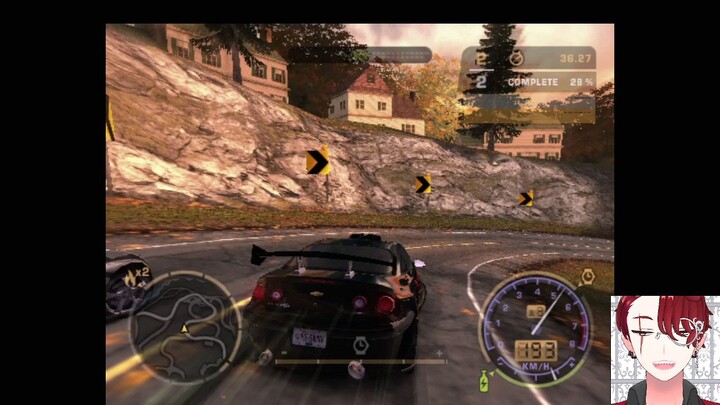The height and width of the screenshot is (405, 720).
Task: Trigger the speedbreaker stopwatch icon below the car
Action: tap(361, 344)
